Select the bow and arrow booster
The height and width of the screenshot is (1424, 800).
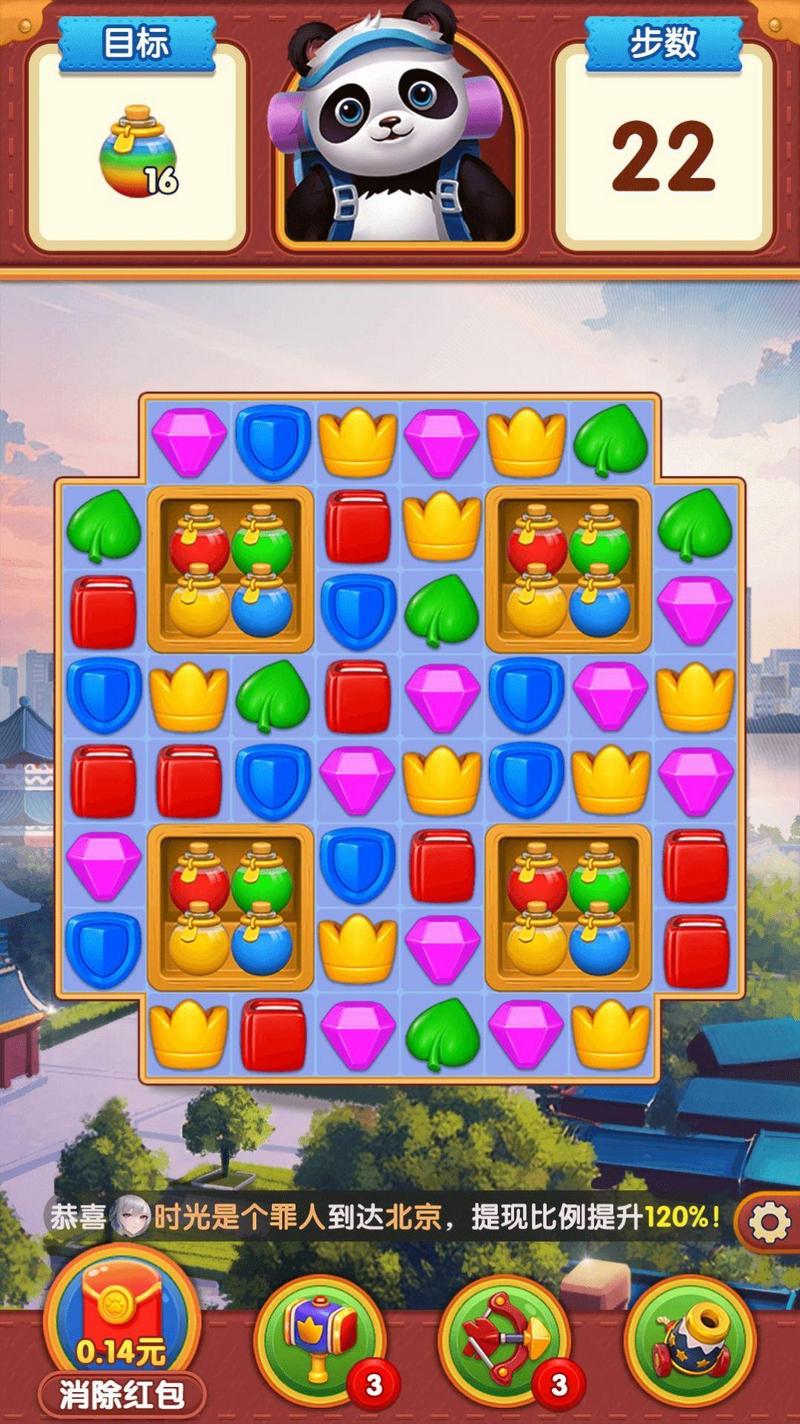[x=504, y=1338]
